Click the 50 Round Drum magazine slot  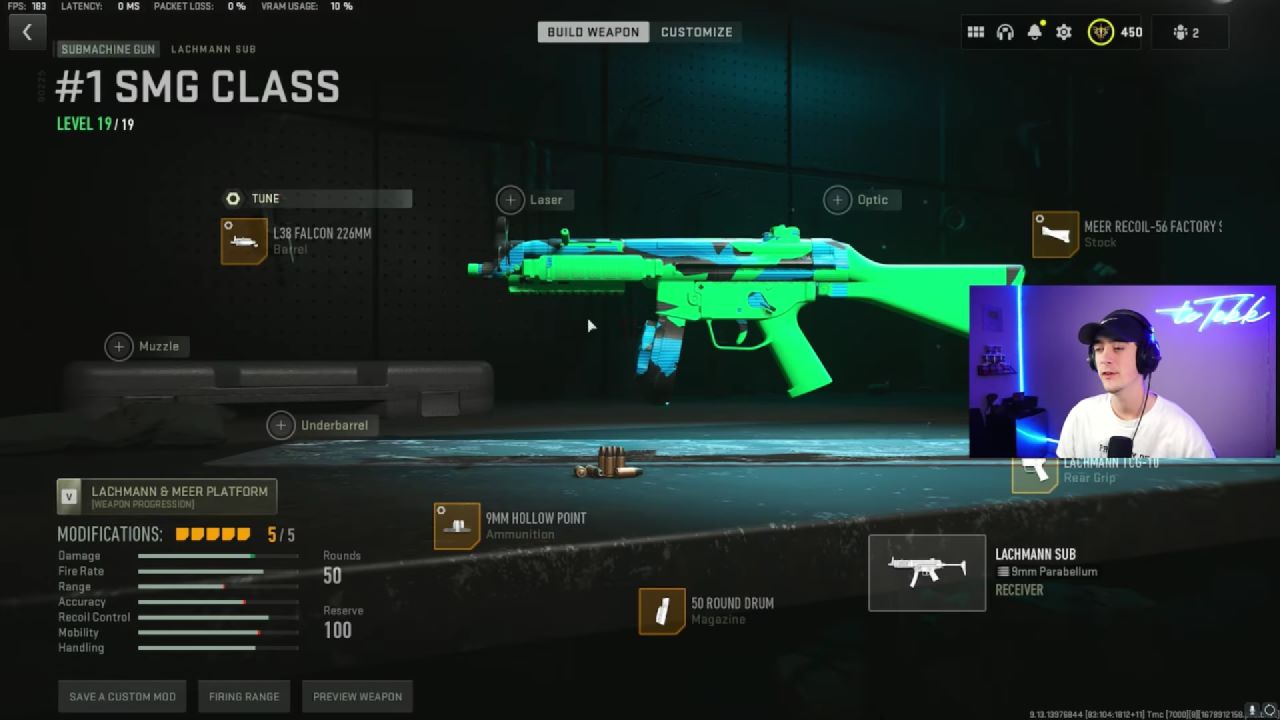coord(661,609)
